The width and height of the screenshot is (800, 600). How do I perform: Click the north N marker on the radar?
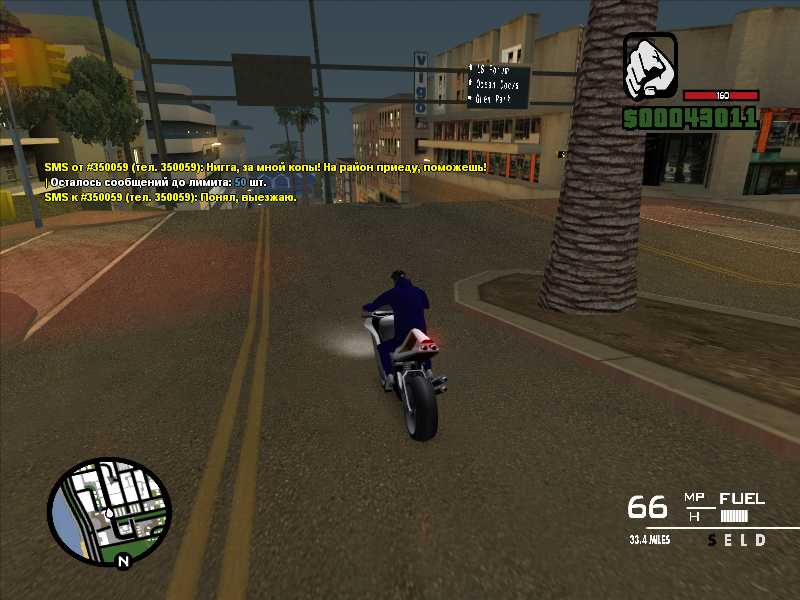(x=123, y=562)
